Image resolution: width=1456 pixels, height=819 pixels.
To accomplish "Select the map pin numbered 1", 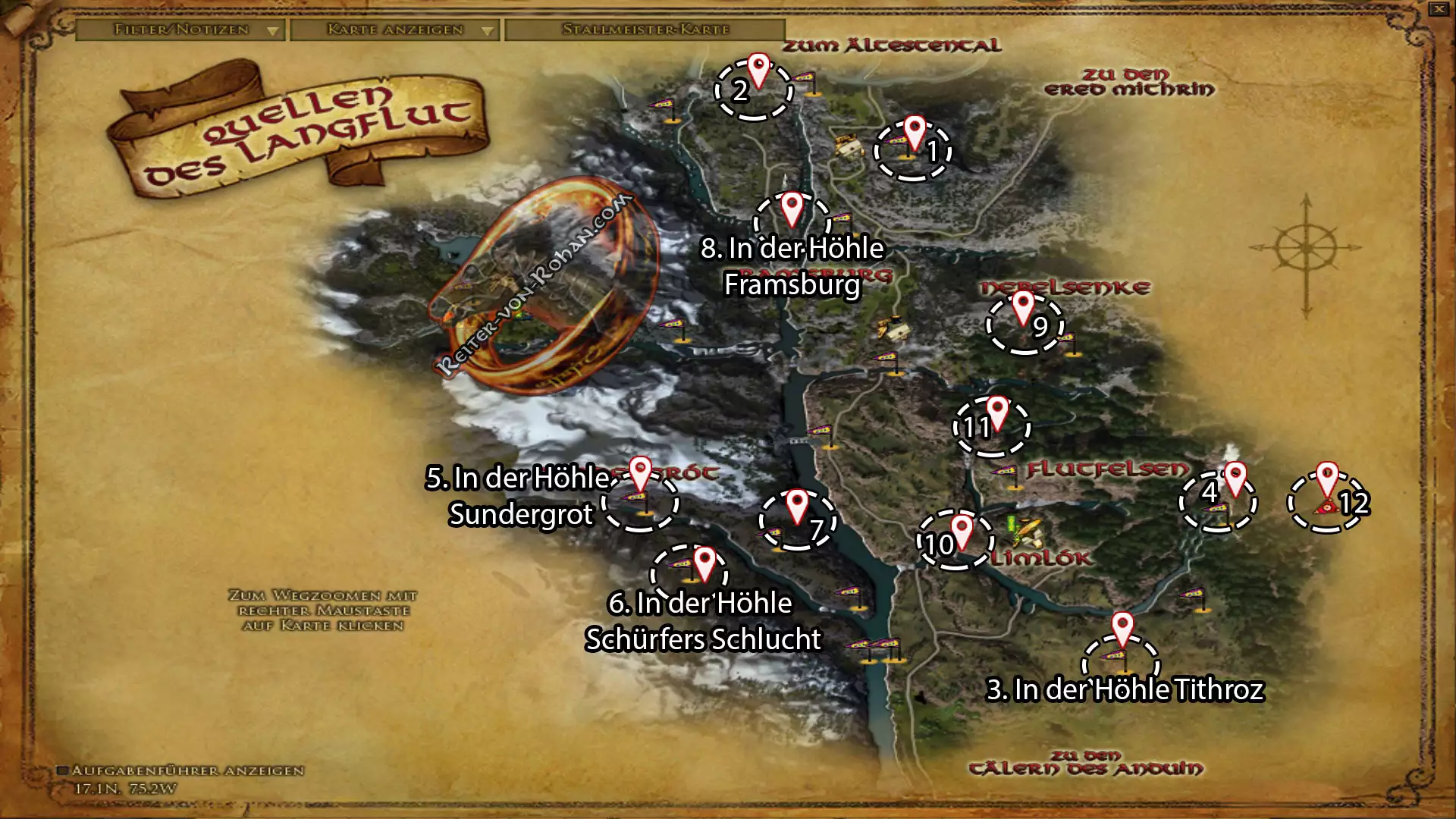I will [915, 130].
